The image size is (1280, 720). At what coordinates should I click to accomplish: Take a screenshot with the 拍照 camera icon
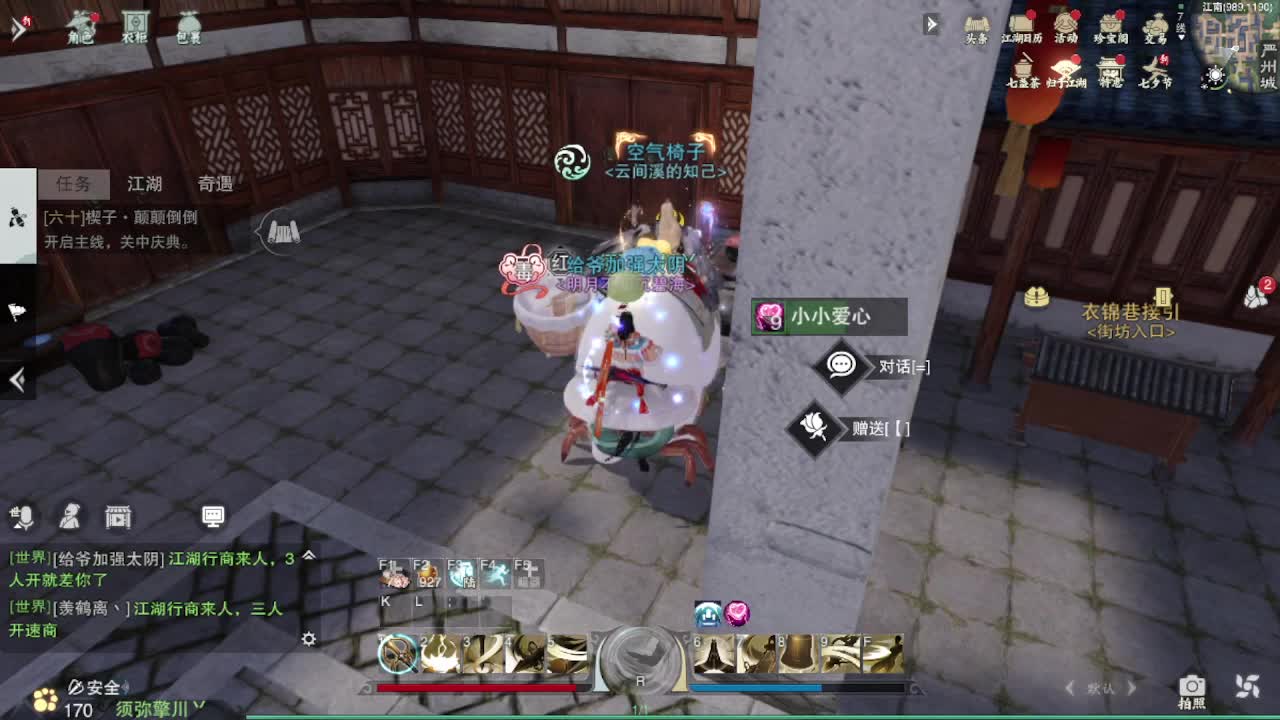tap(1192, 688)
